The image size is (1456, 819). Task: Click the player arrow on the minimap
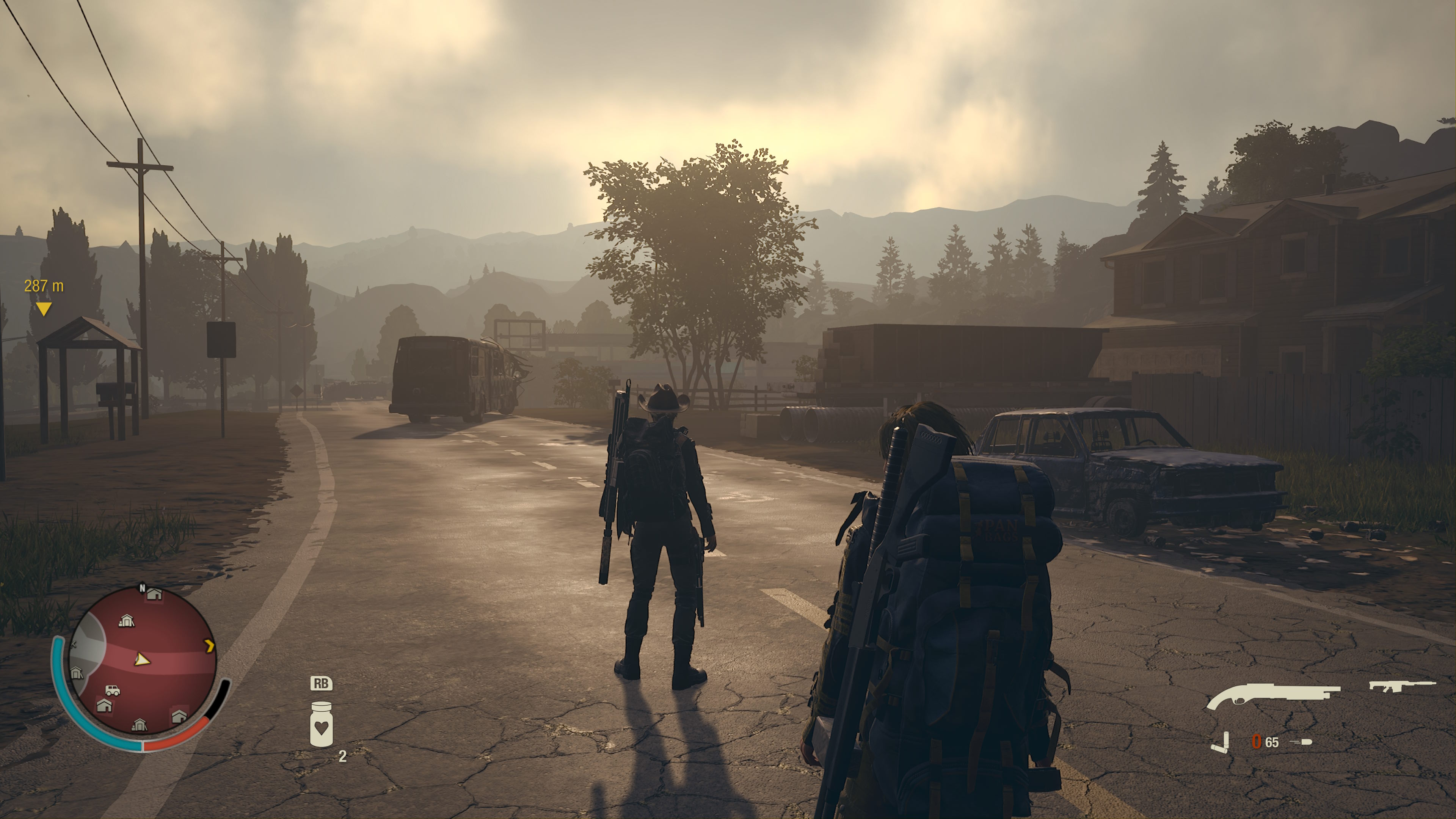coord(141,659)
